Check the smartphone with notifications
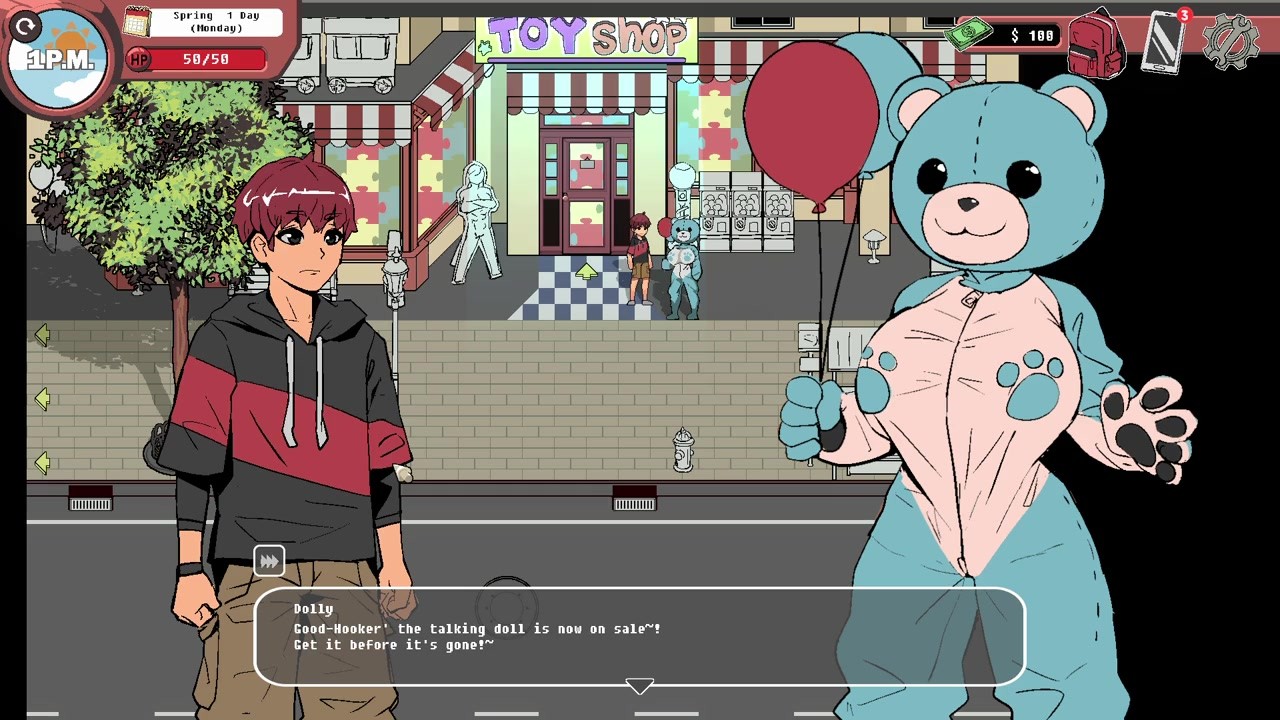This screenshot has height=720, width=1280. (1163, 42)
